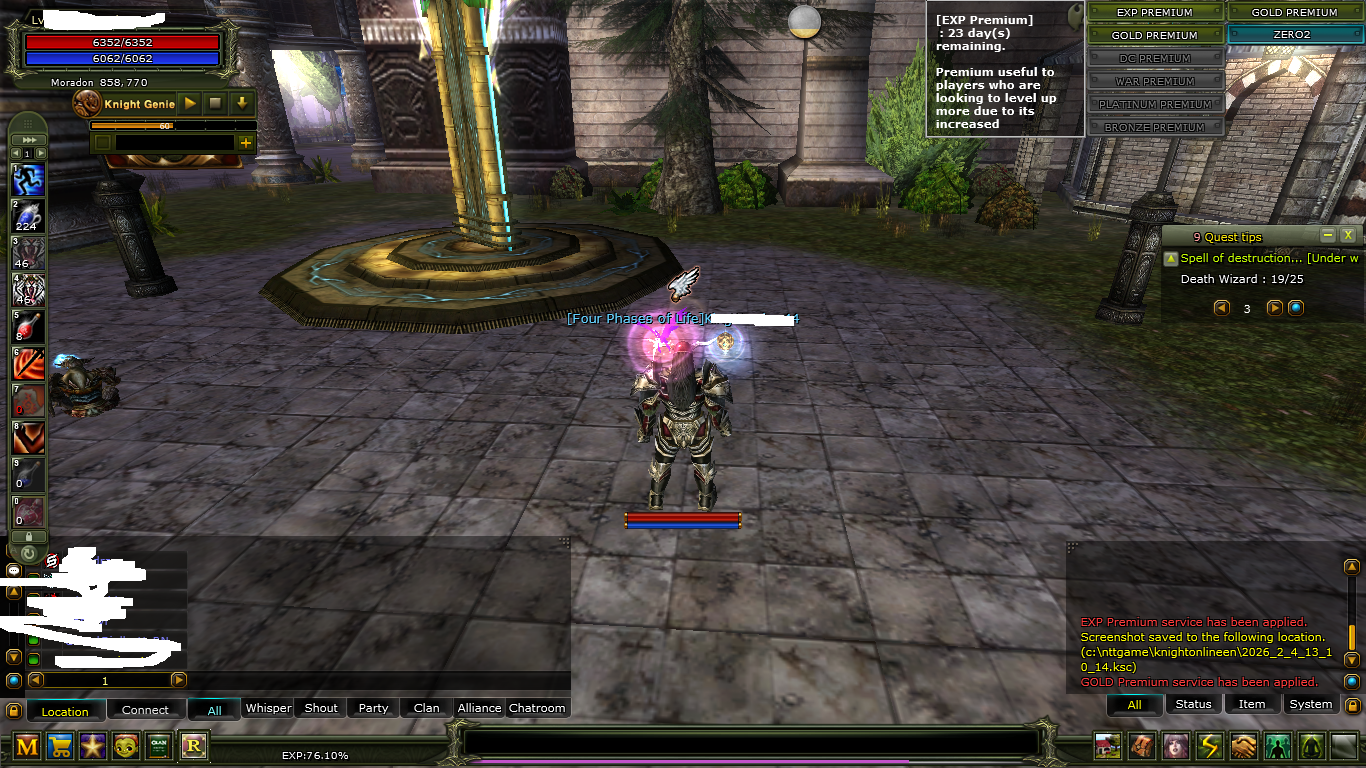
Task: Click the Connect button near Location
Action: click(x=146, y=710)
